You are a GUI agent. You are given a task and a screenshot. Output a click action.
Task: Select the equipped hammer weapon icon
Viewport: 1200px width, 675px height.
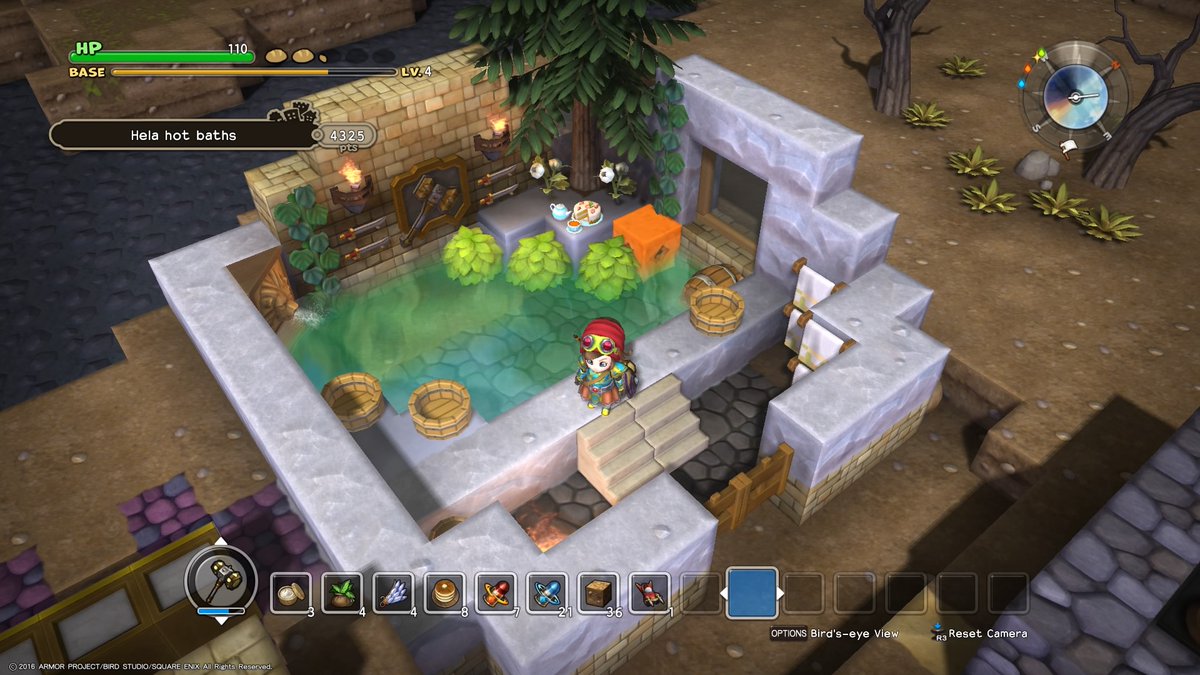click(x=221, y=579)
